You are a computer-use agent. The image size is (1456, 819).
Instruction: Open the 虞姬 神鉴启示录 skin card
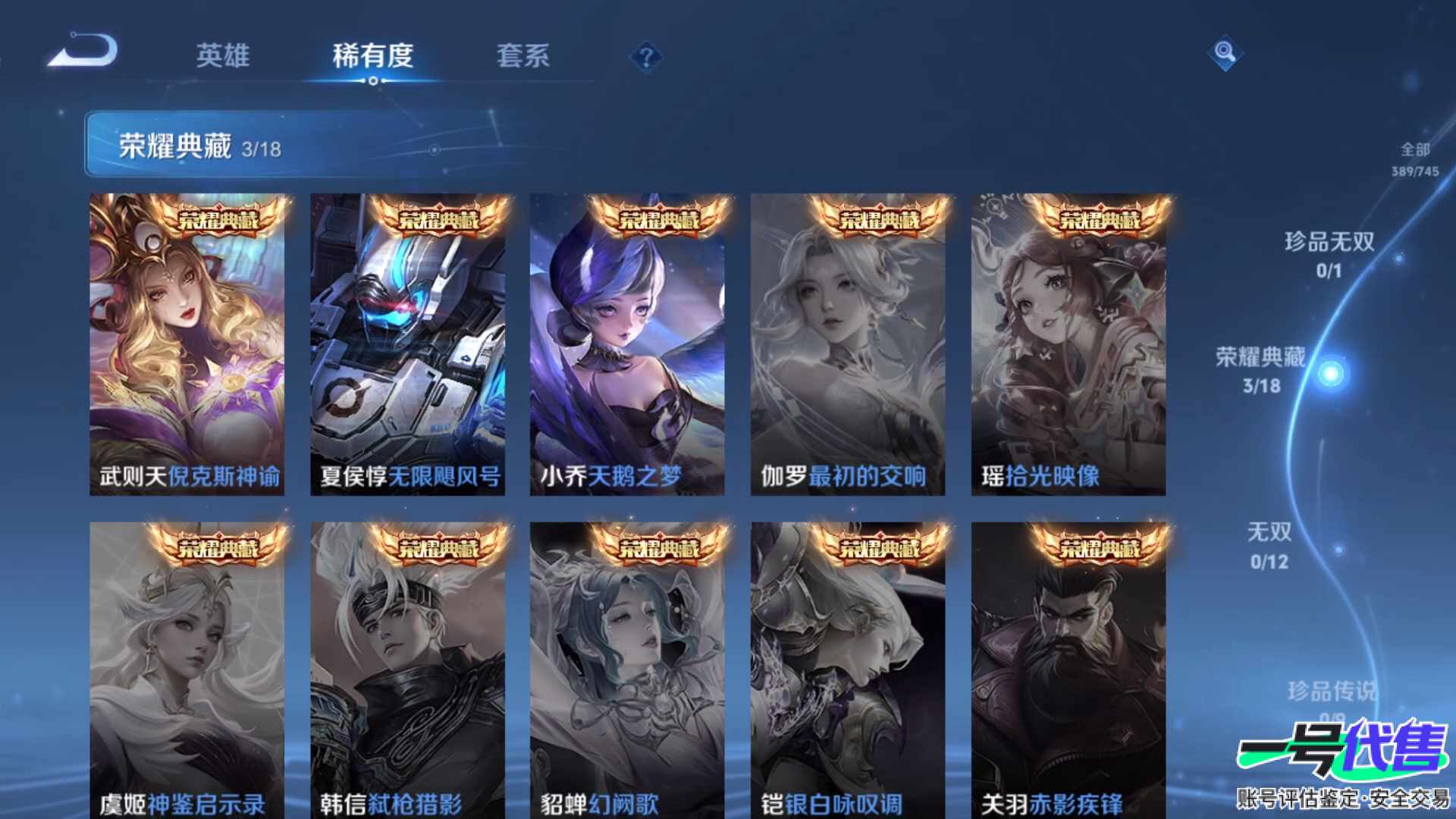click(x=187, y=671)
